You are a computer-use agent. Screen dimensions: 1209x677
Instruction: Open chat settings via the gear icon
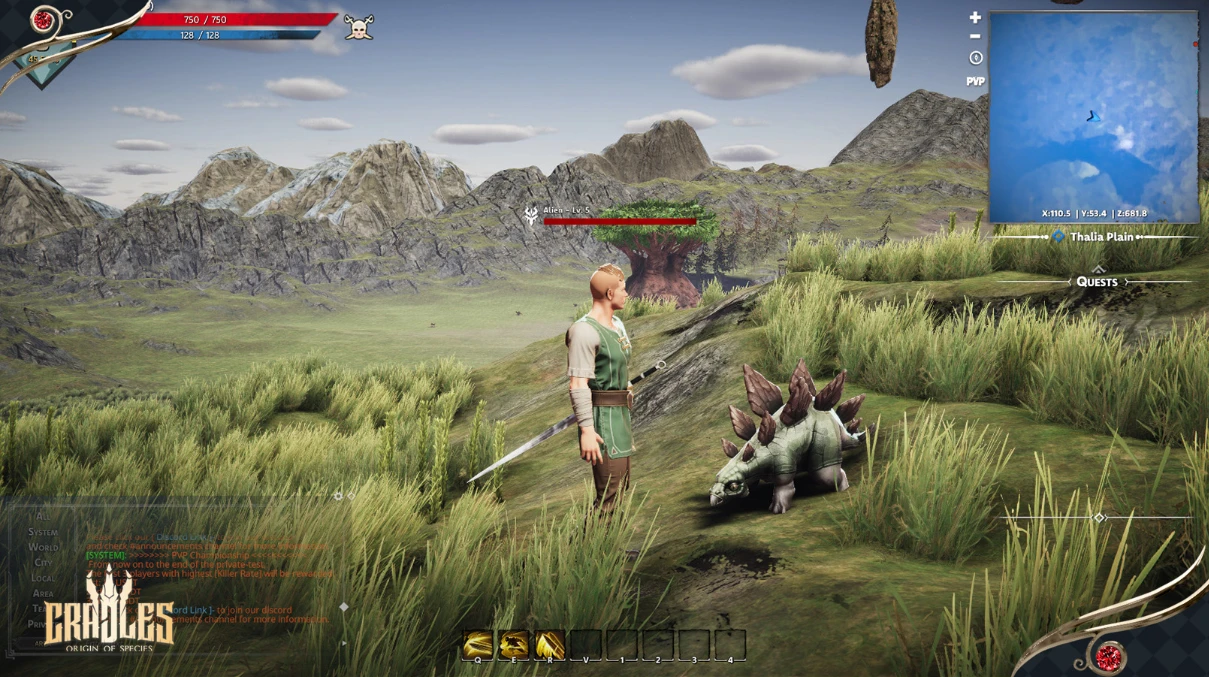(x=338, y=495)
